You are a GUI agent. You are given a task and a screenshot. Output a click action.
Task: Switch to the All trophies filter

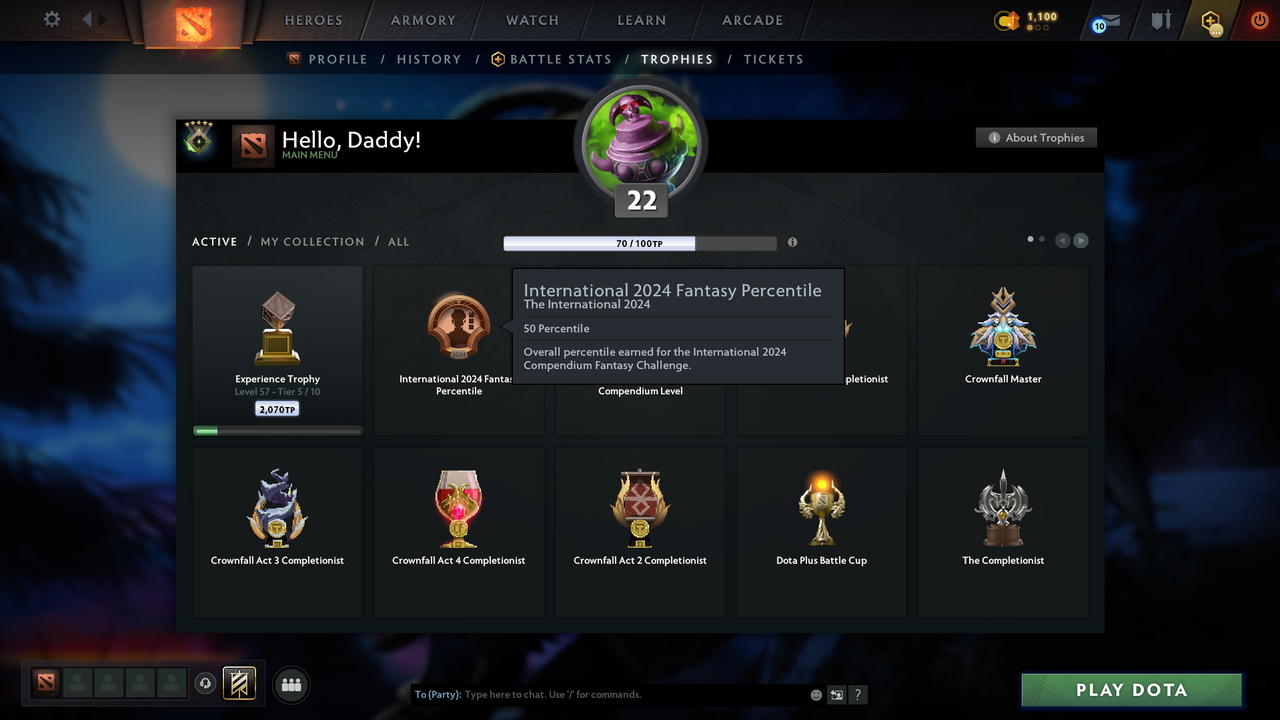point(398,242)
